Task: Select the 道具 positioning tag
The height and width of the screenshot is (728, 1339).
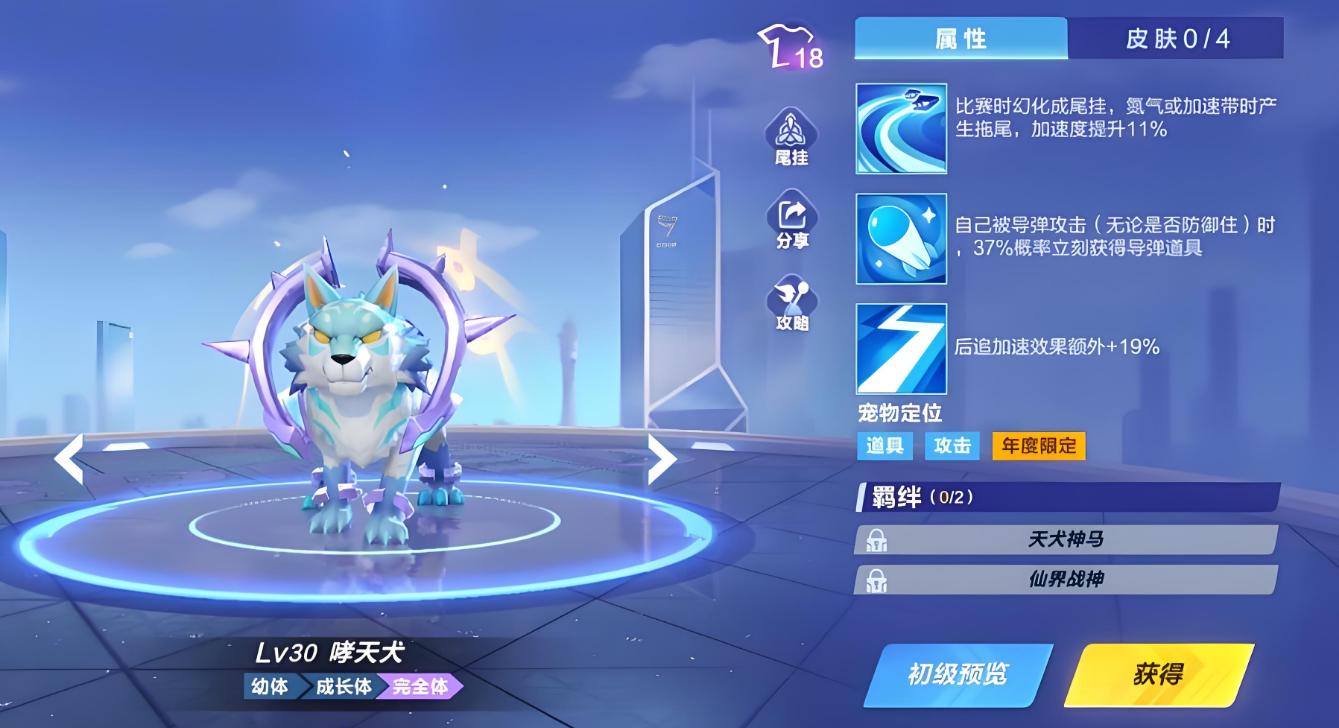Action: pos(885,446)
